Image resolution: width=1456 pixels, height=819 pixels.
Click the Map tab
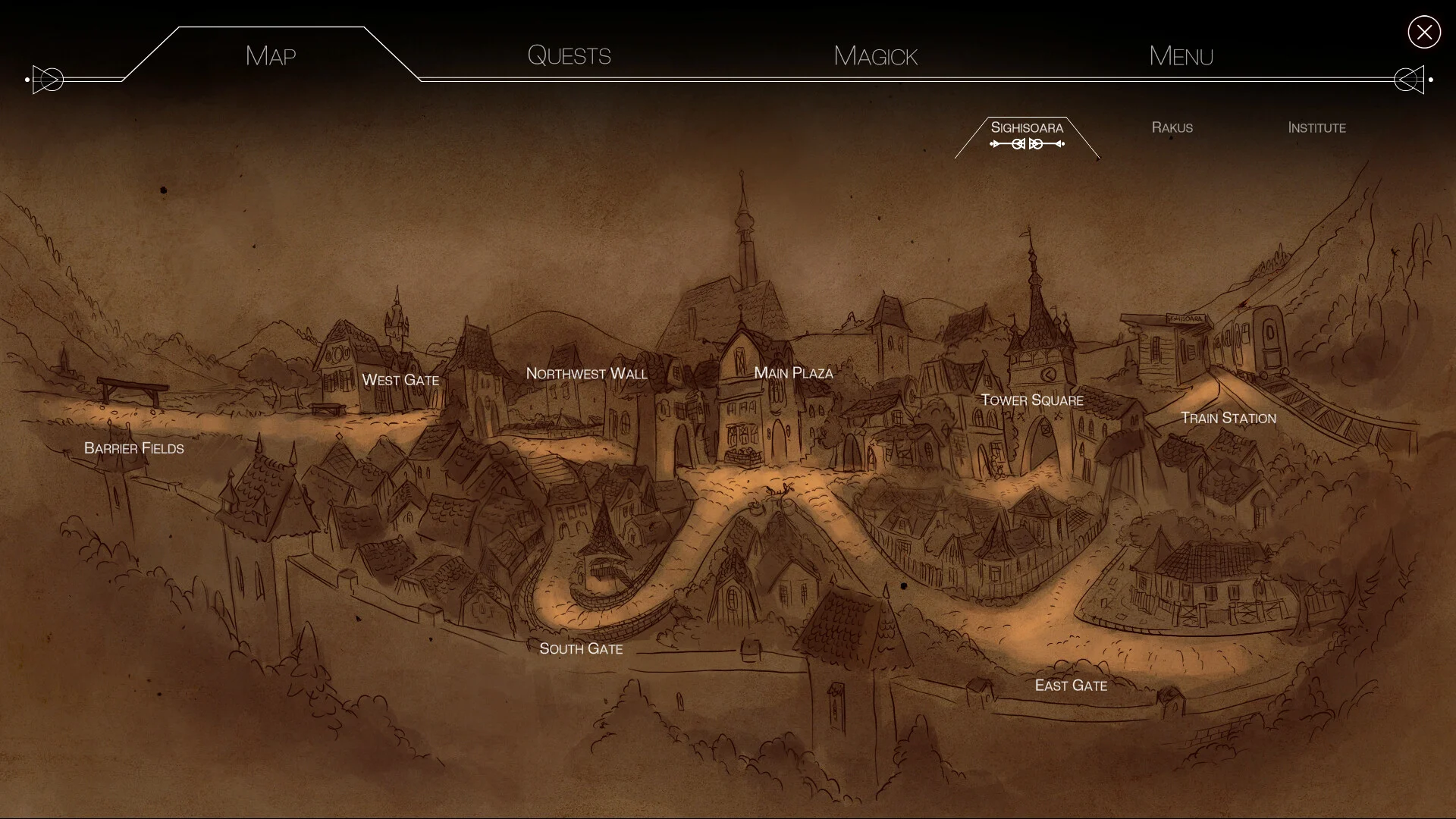point(271,55)
